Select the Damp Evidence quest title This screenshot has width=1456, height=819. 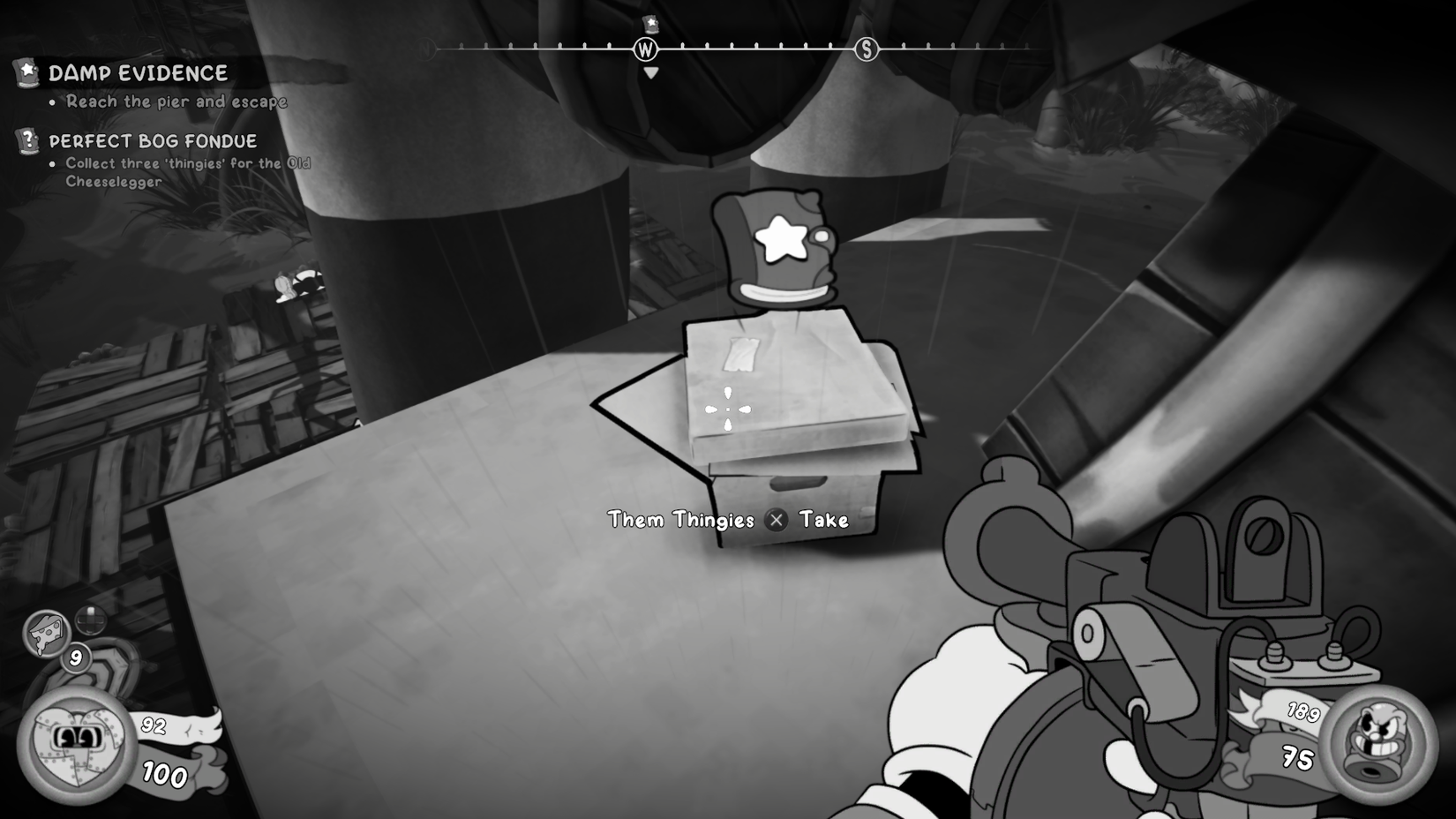(x=139, y=74)
